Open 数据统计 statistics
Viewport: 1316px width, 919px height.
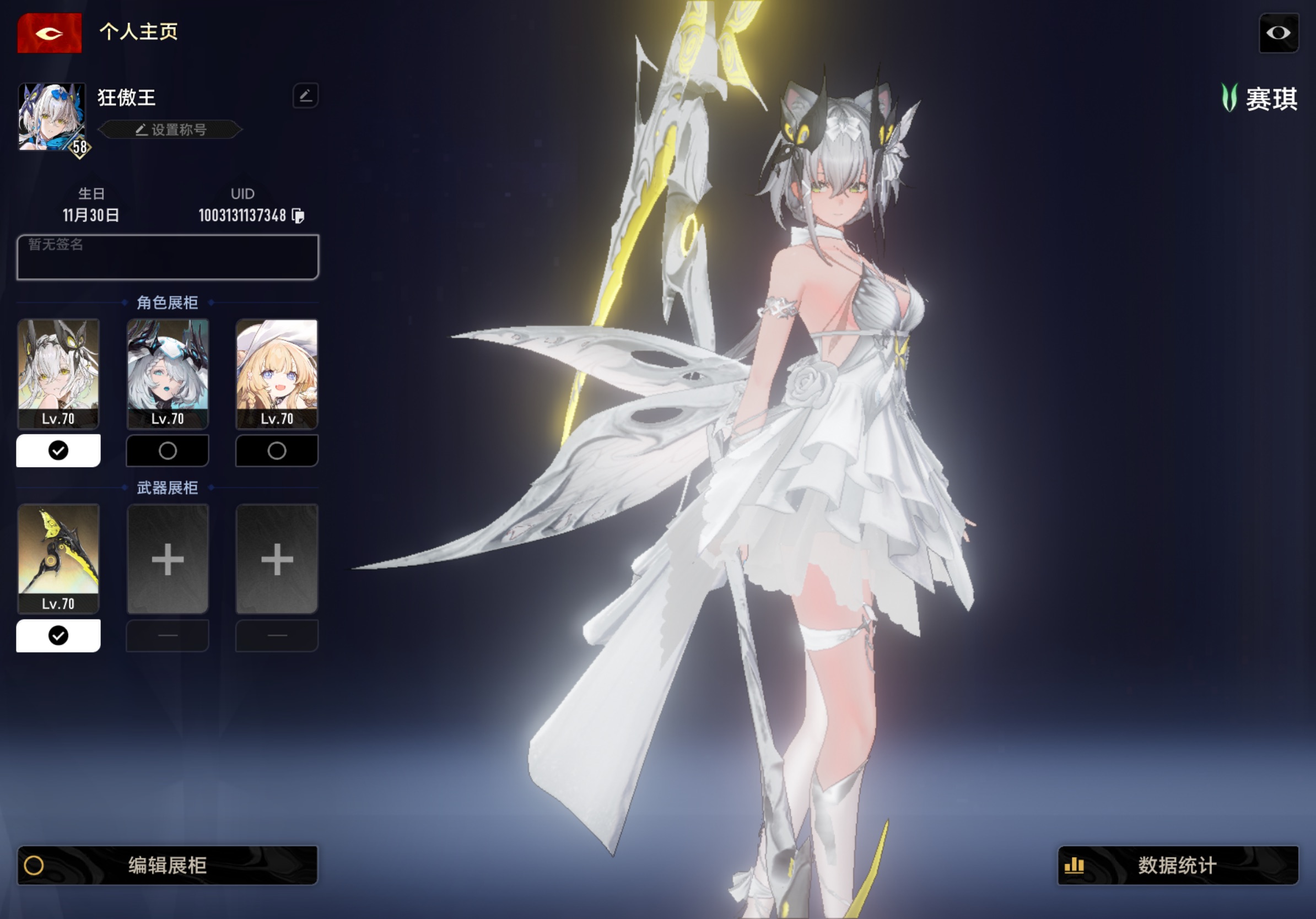[x=1177, y=865]
